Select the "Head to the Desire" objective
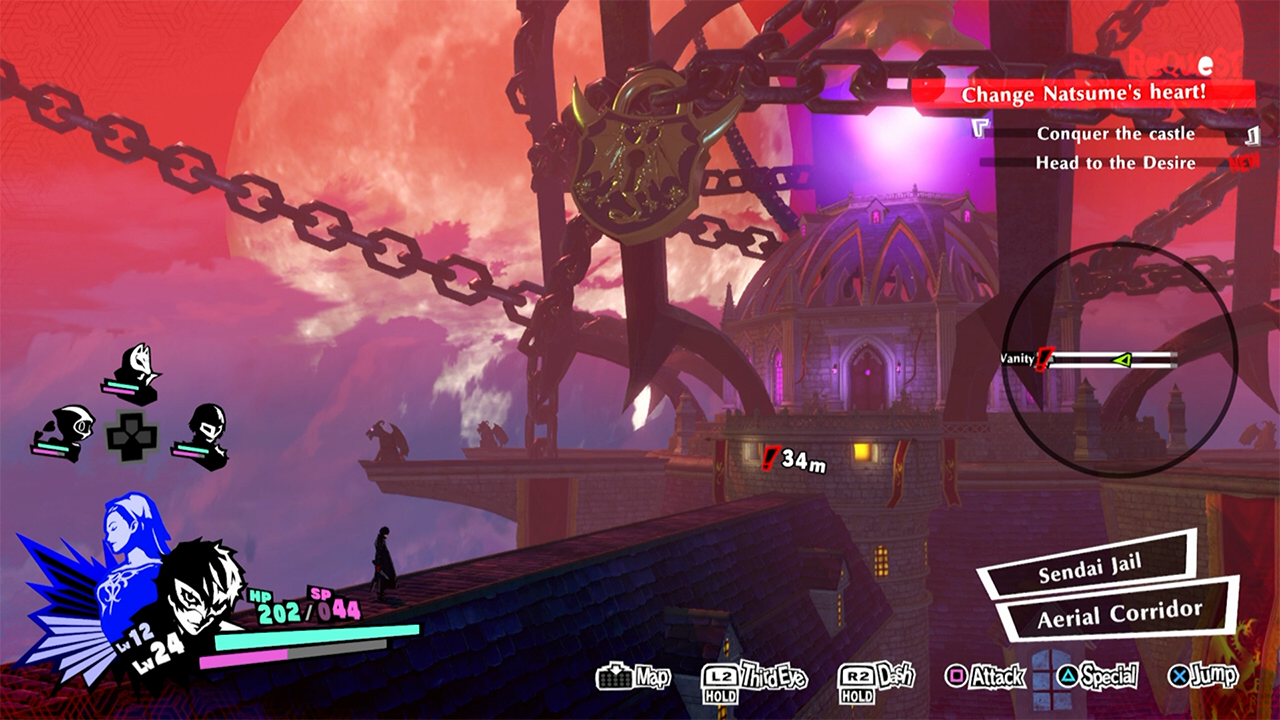This screenshot has height=720, width=1280. point(1115,163)
